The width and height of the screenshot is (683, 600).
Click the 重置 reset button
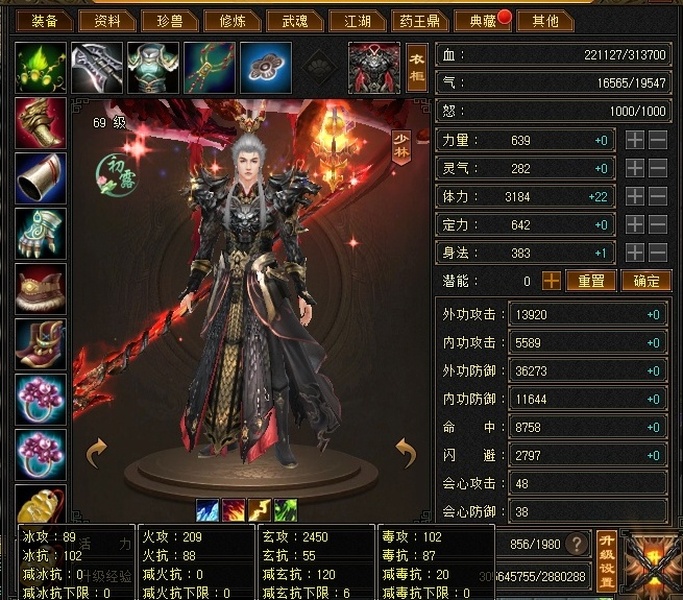coord(591,281)
